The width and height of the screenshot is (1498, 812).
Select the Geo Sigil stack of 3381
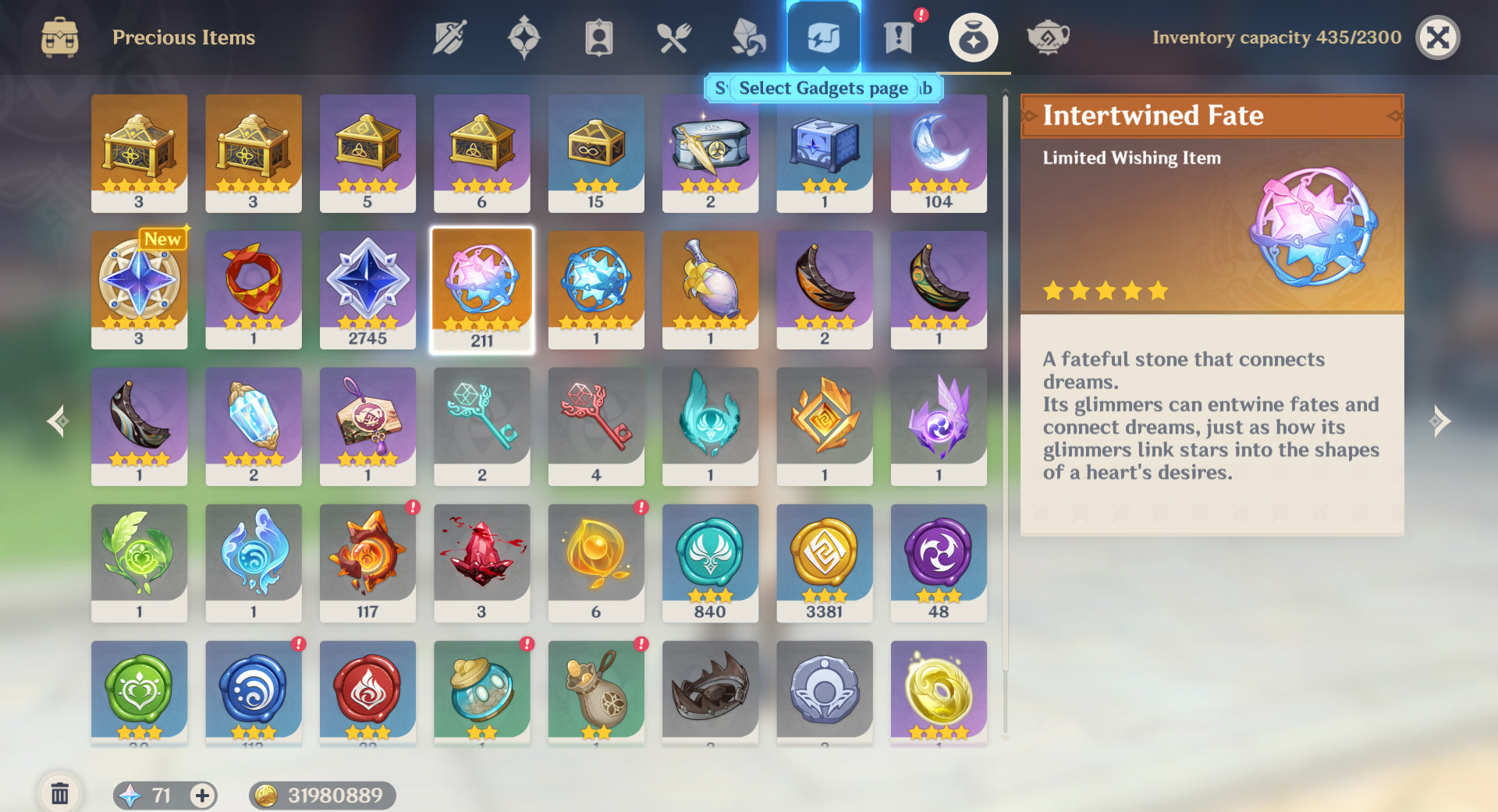824,563
